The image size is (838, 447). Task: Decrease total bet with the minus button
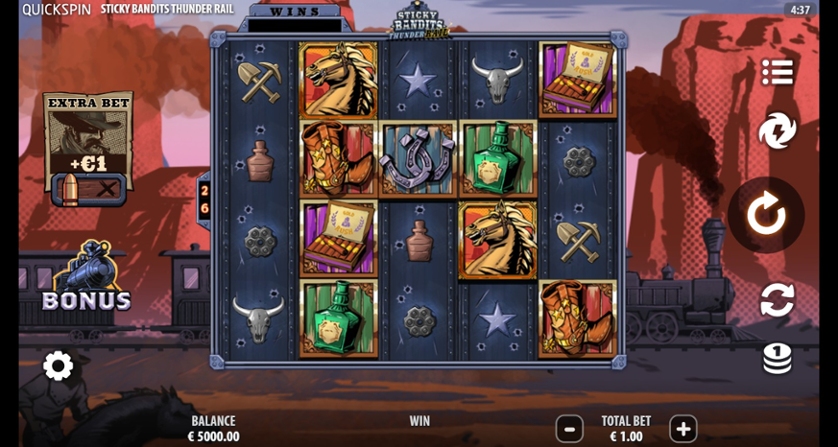[x=569, y=429]
